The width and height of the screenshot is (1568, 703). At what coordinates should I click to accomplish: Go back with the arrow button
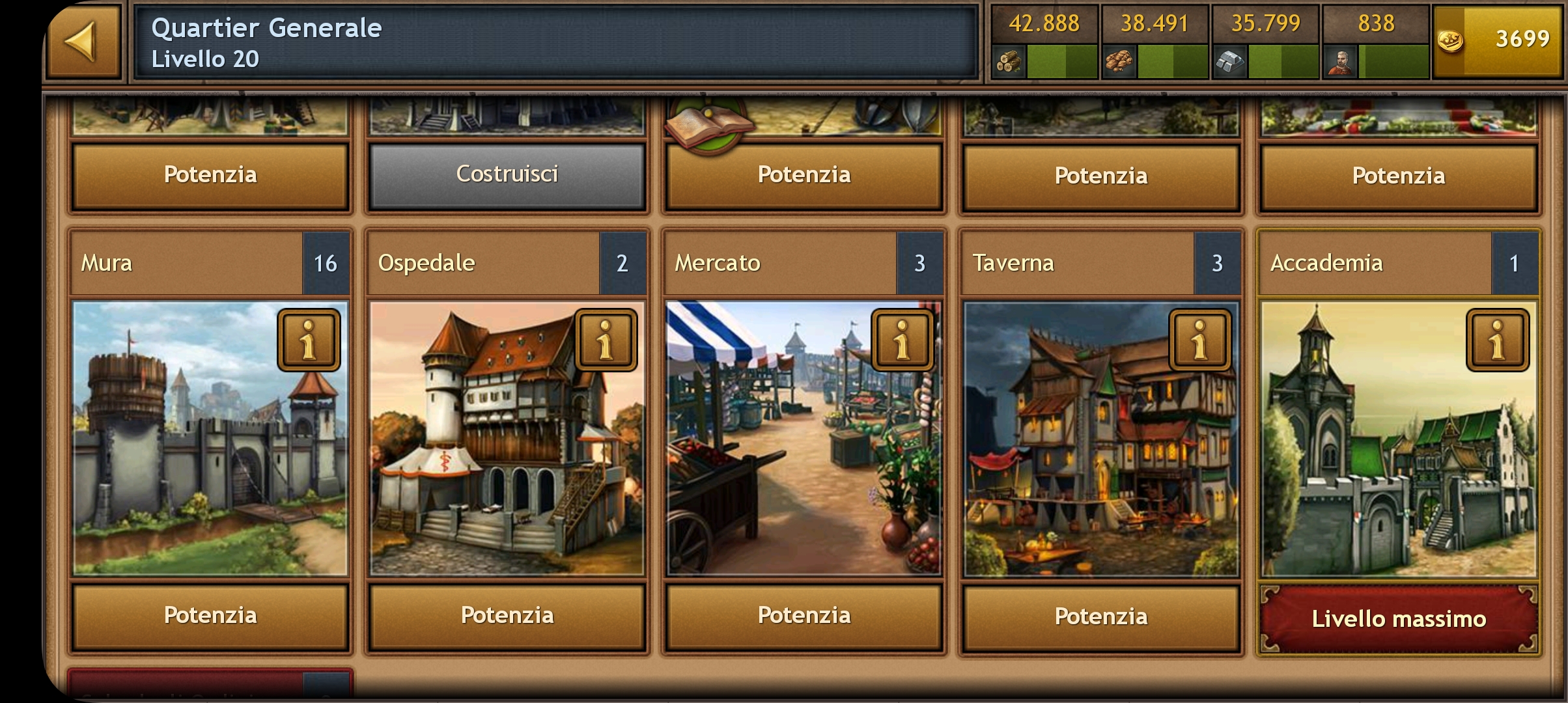(x=83, y=42)
